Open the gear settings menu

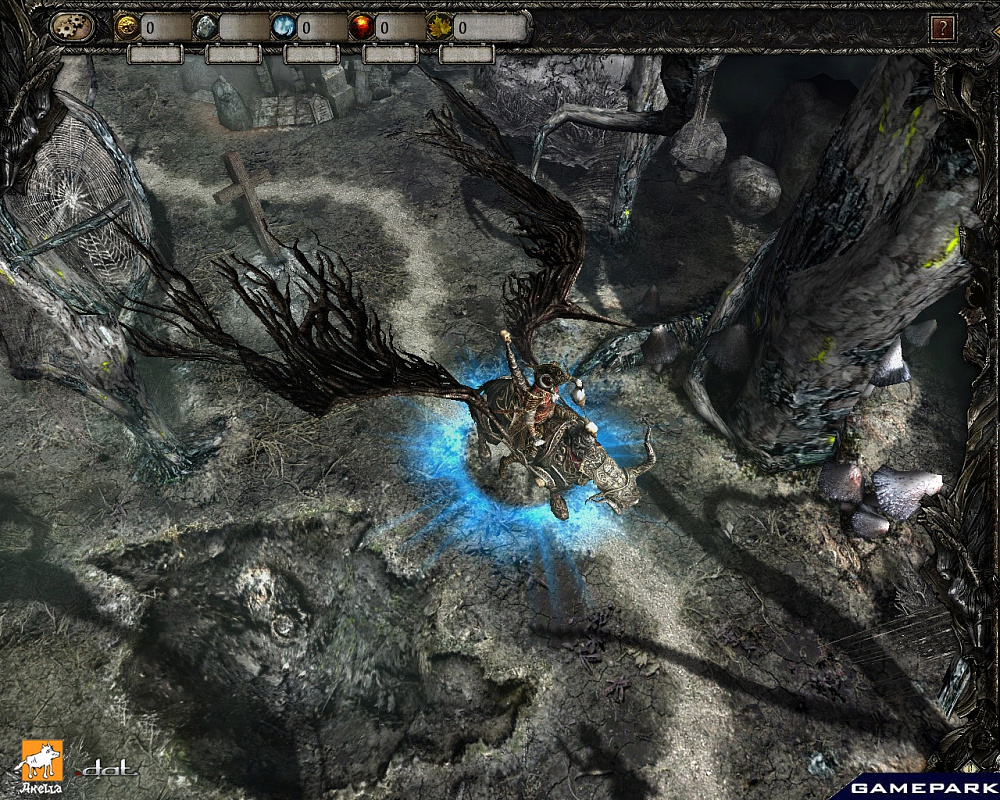73,27
